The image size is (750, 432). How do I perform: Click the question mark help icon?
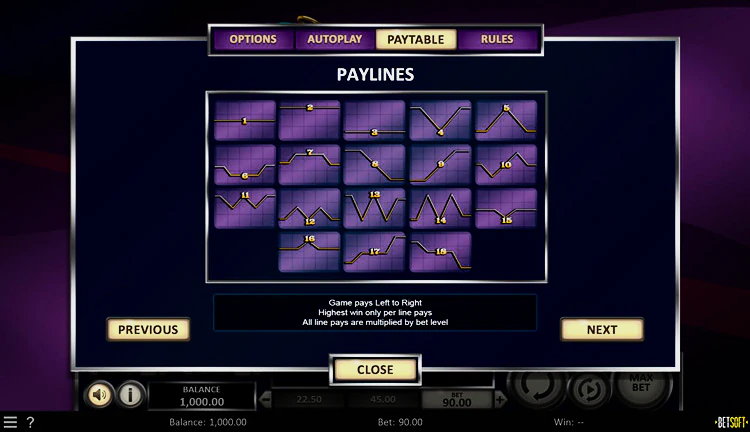(30, 422)
